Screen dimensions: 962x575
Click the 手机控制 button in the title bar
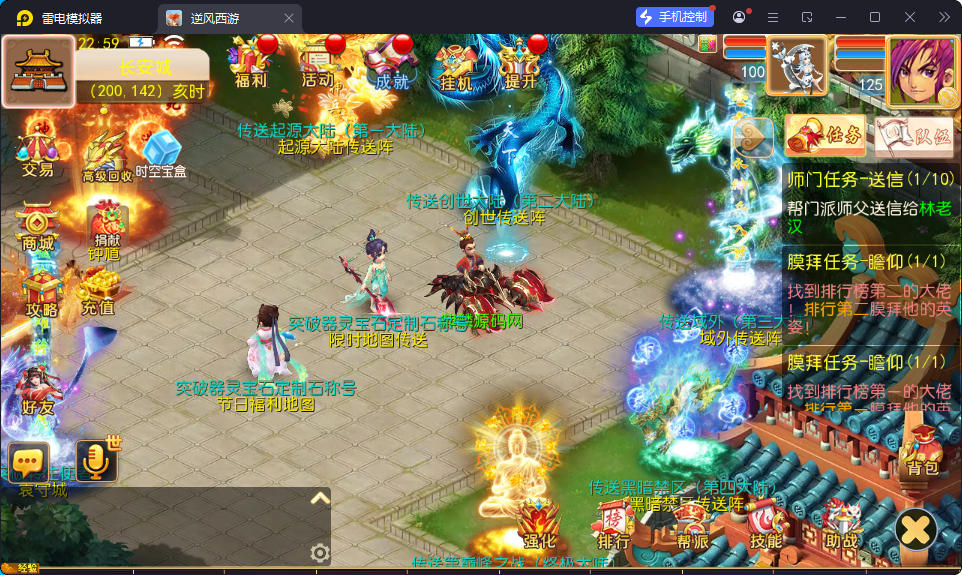click(675, 17)
